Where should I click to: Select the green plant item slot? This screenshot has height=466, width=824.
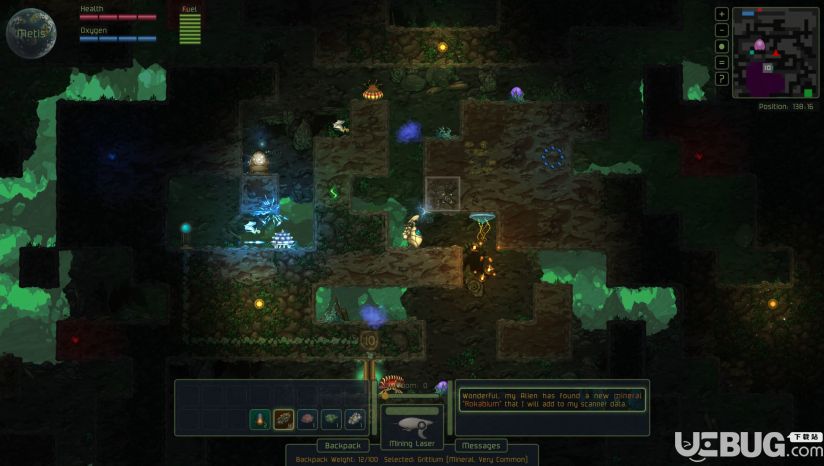(331, 420)
